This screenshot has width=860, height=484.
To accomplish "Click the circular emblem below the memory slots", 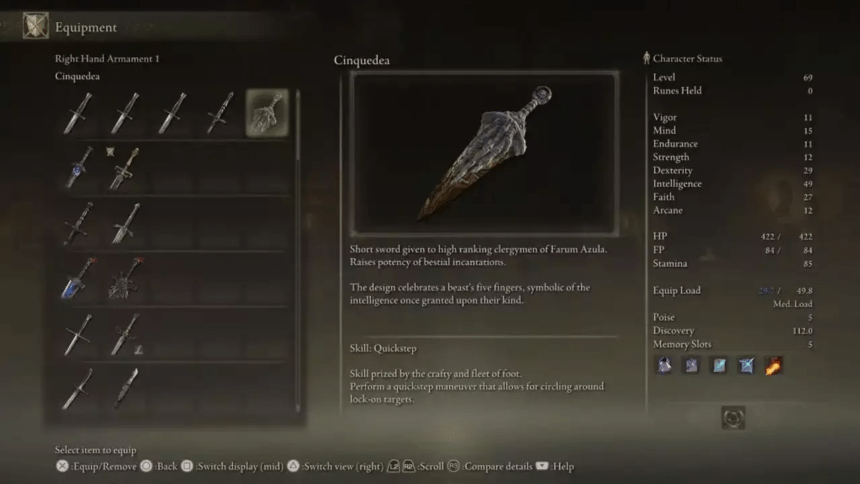I will pyautogui.click(x=733, y=417).
